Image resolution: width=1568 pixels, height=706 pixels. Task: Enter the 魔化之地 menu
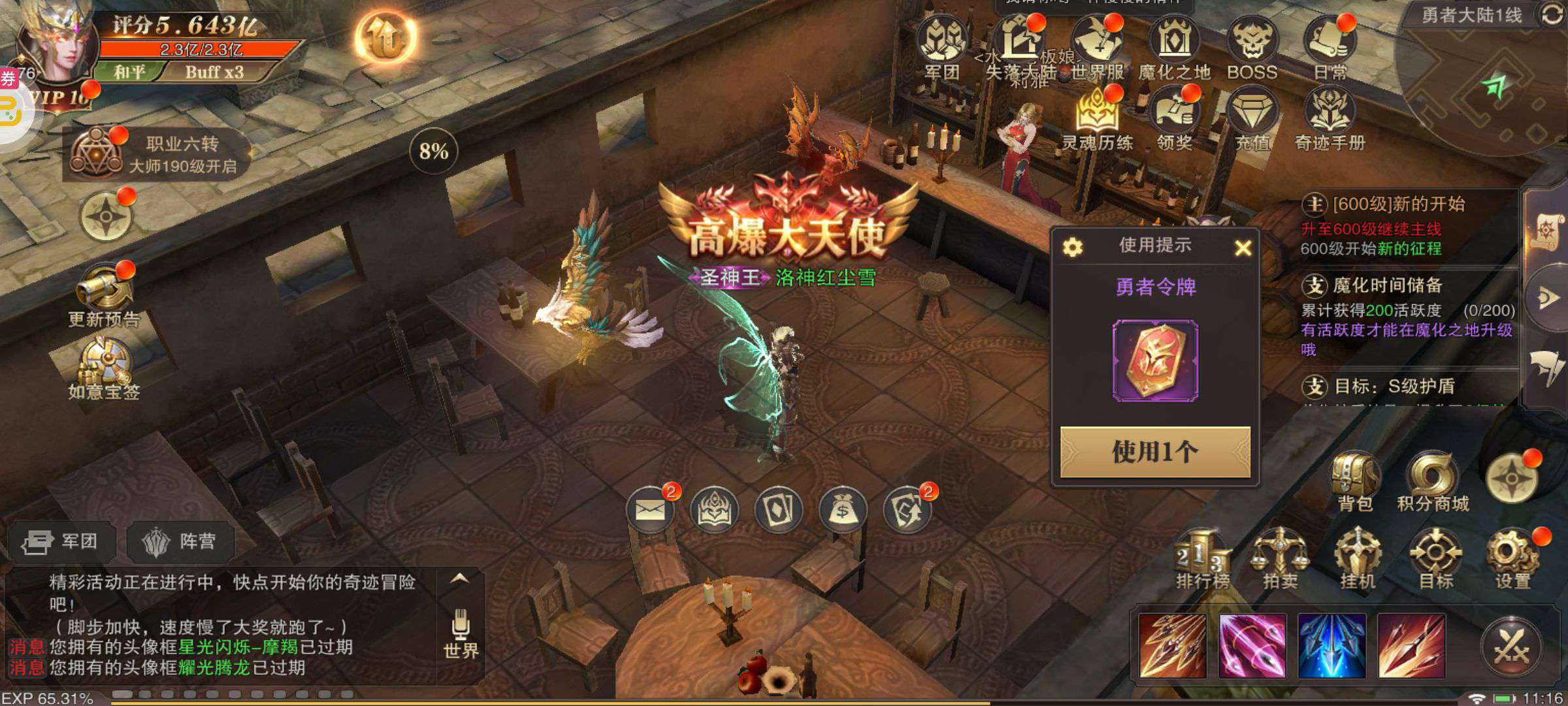(1174, 49)
